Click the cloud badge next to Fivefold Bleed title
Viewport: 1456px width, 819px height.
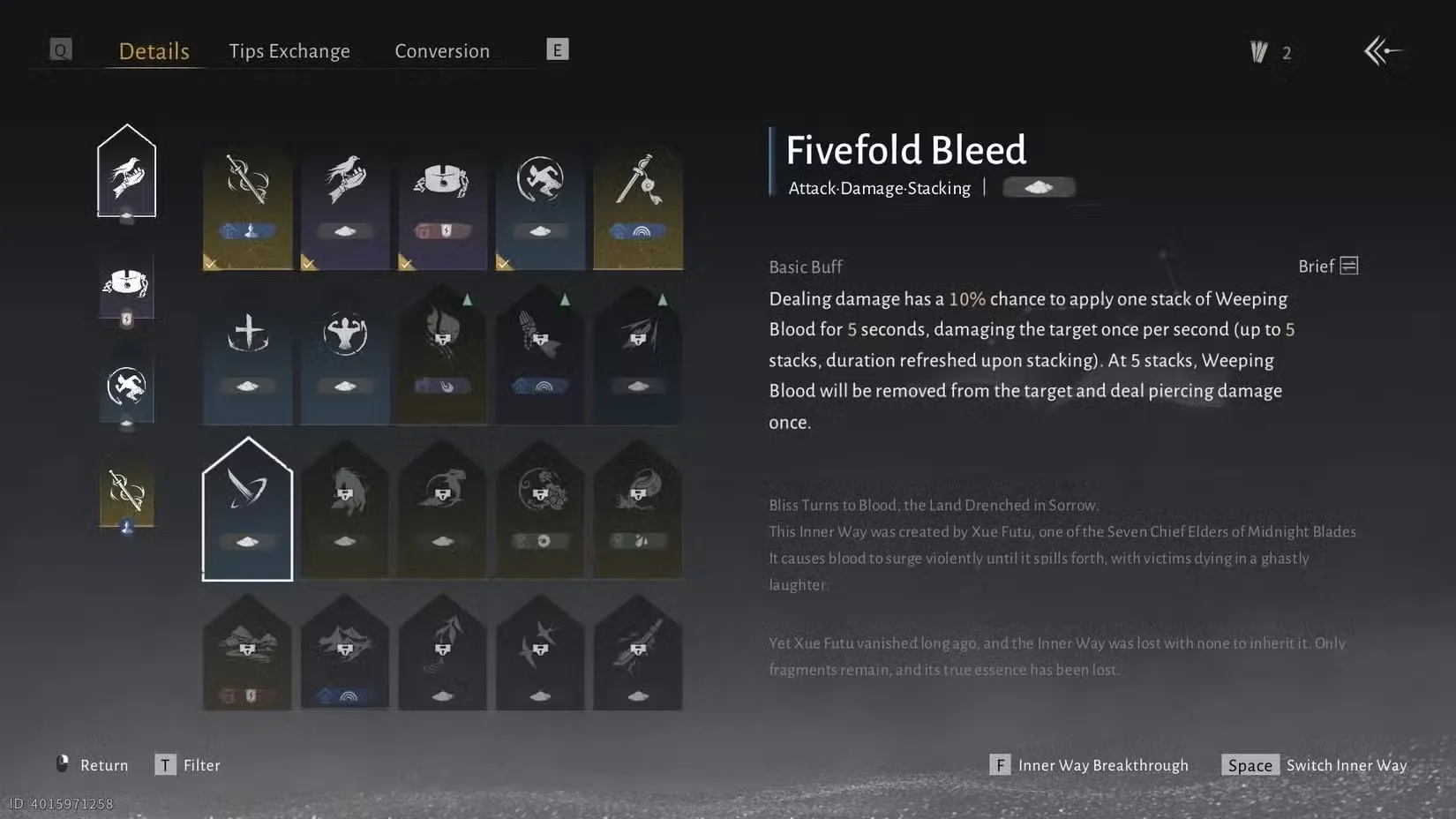pyautogui.click(x=1039, y=187)
